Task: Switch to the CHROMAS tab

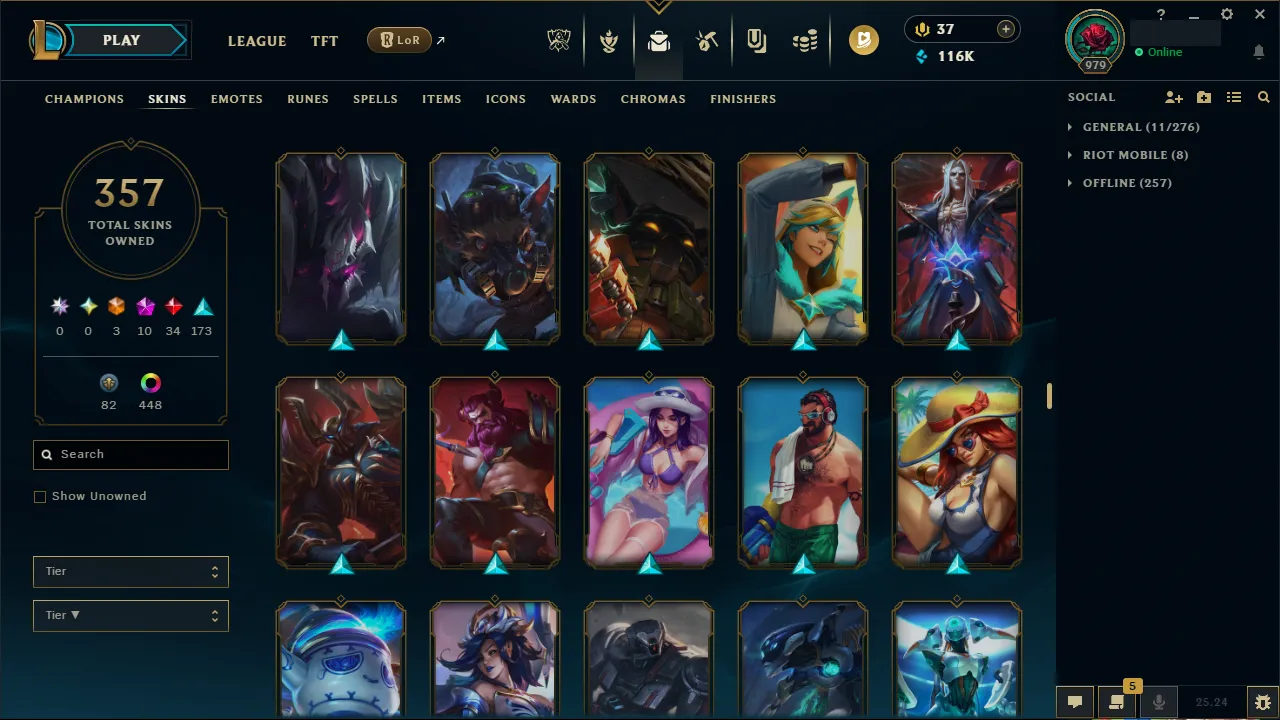Action: pyautogui.click(x=653, y=99)
